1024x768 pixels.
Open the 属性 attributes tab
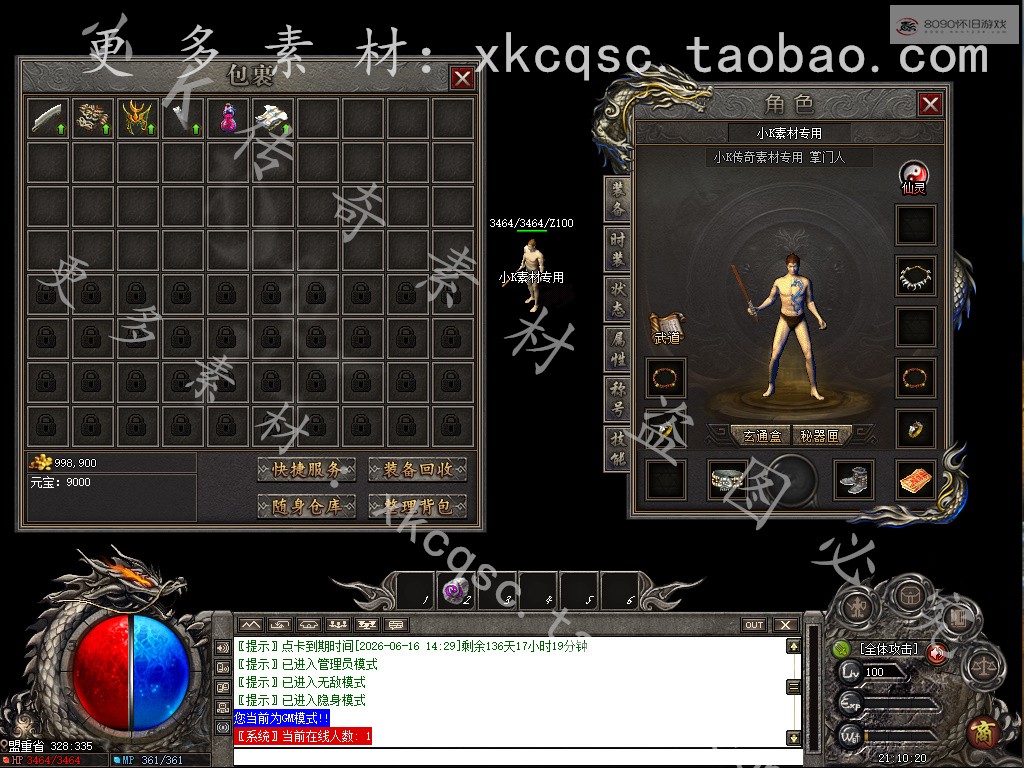click(618, 348)
